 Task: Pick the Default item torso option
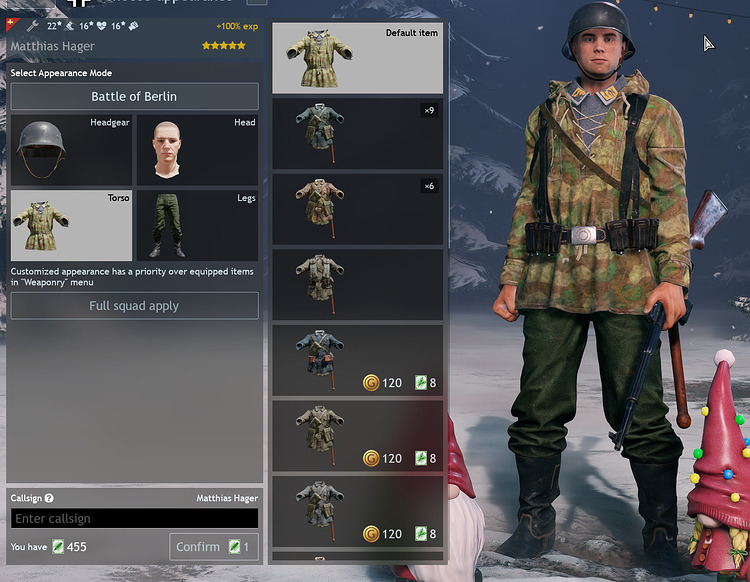(x=357, y=58)
